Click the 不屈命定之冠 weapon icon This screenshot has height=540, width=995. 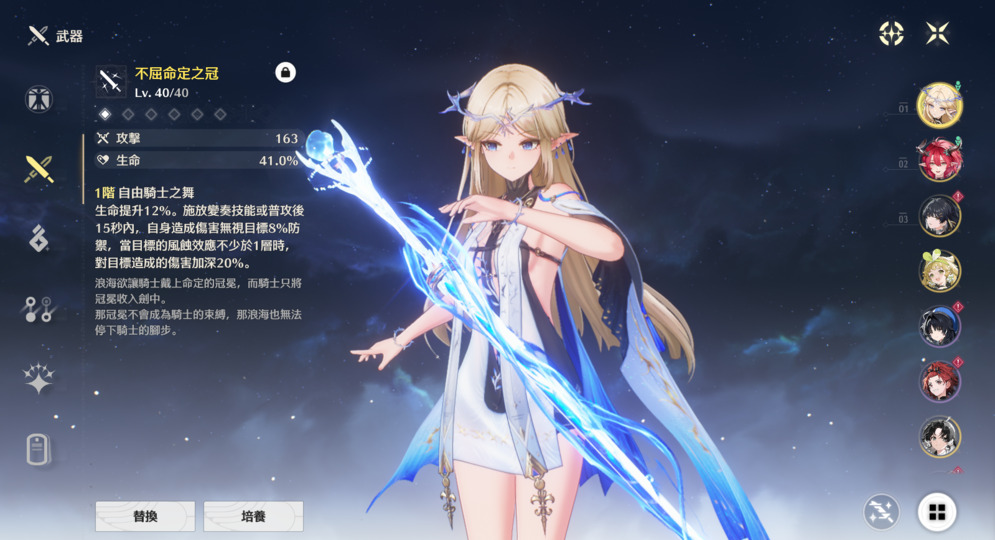(x=111, y=82)
